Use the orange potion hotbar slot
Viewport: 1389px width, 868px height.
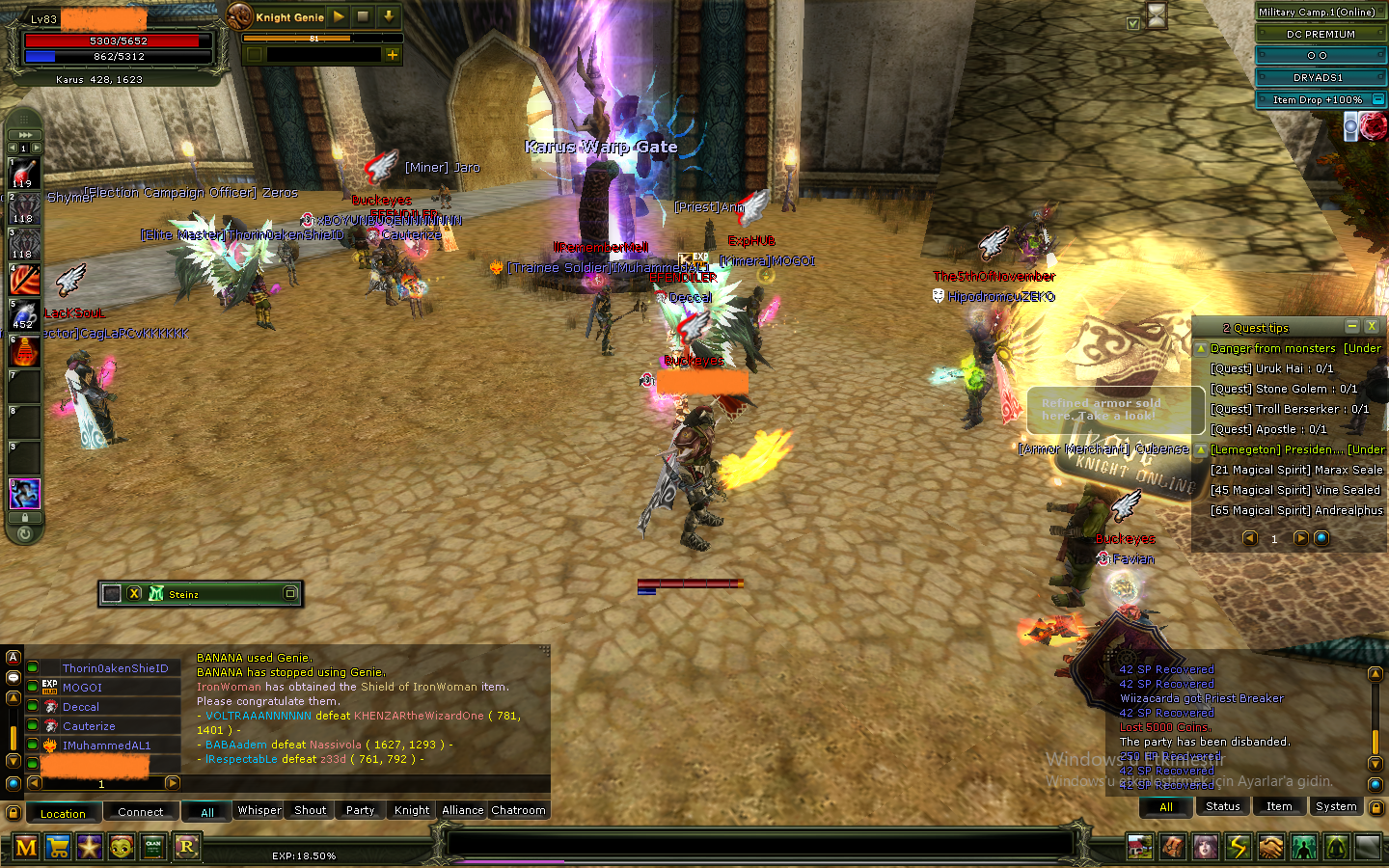24,351
